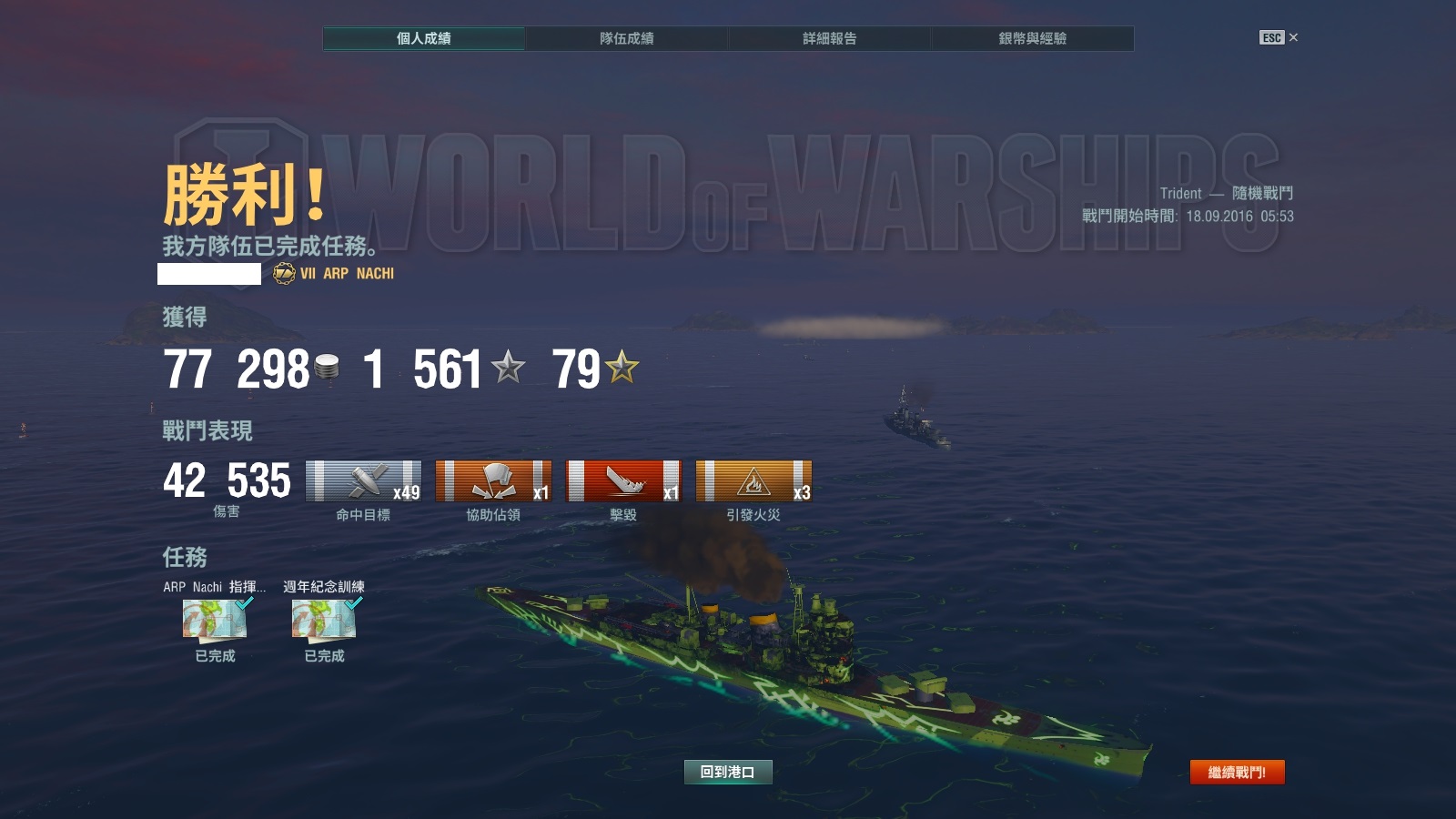
Task: Choose the red 繼續戰鬥 button
Action: point(1237,772)
